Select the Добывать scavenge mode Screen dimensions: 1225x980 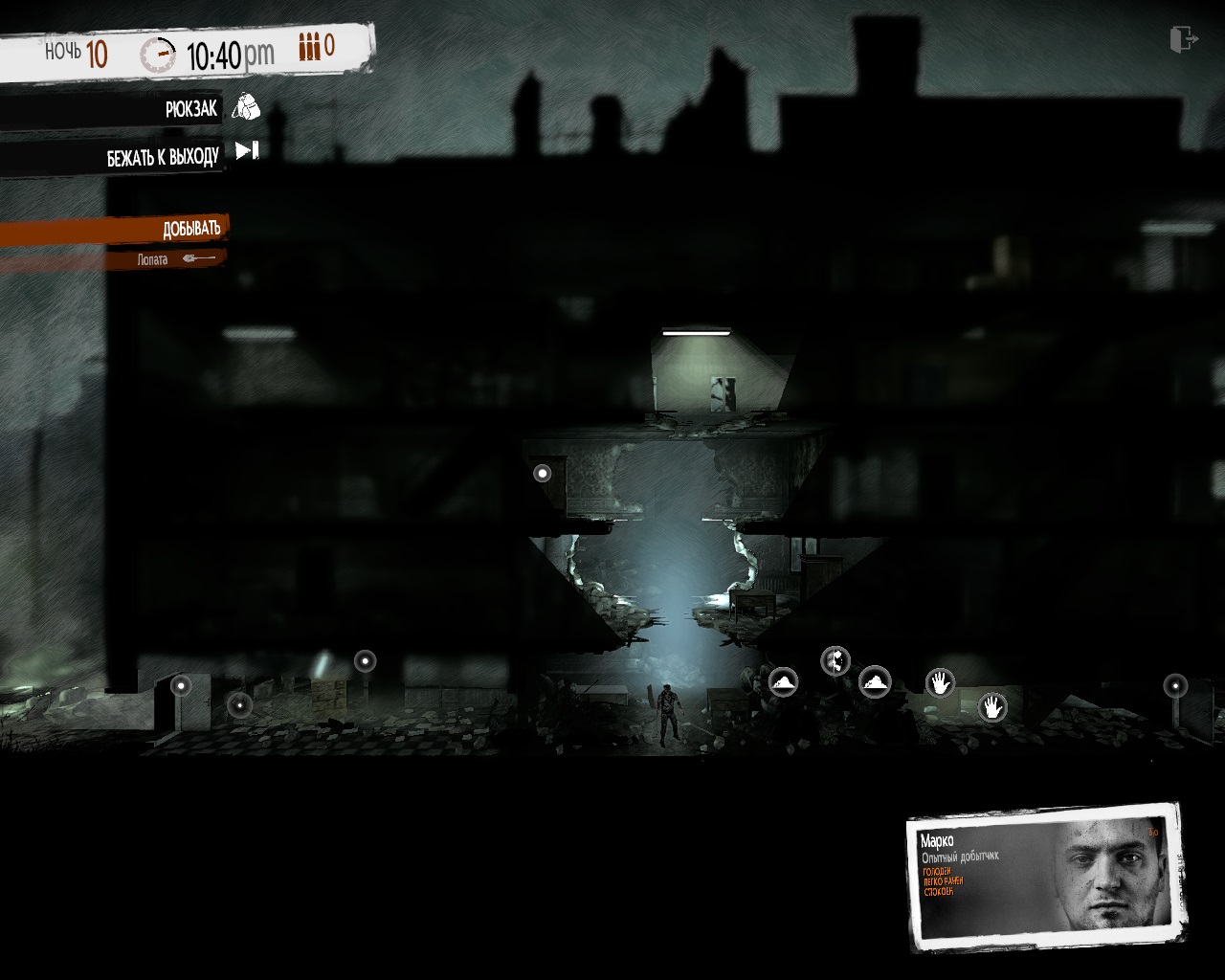coord(189,228)
